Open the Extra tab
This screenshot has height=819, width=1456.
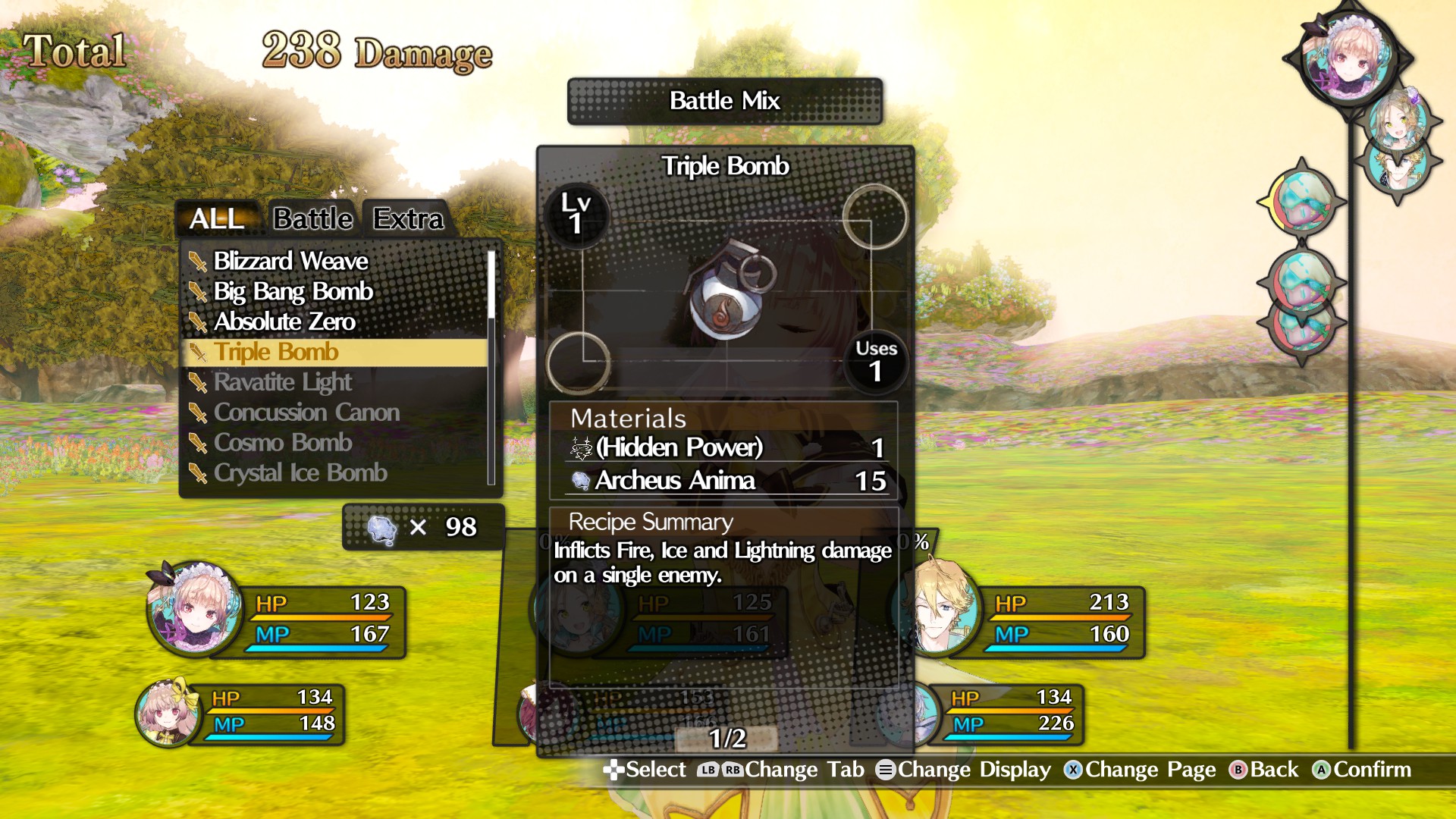(407, 220)
